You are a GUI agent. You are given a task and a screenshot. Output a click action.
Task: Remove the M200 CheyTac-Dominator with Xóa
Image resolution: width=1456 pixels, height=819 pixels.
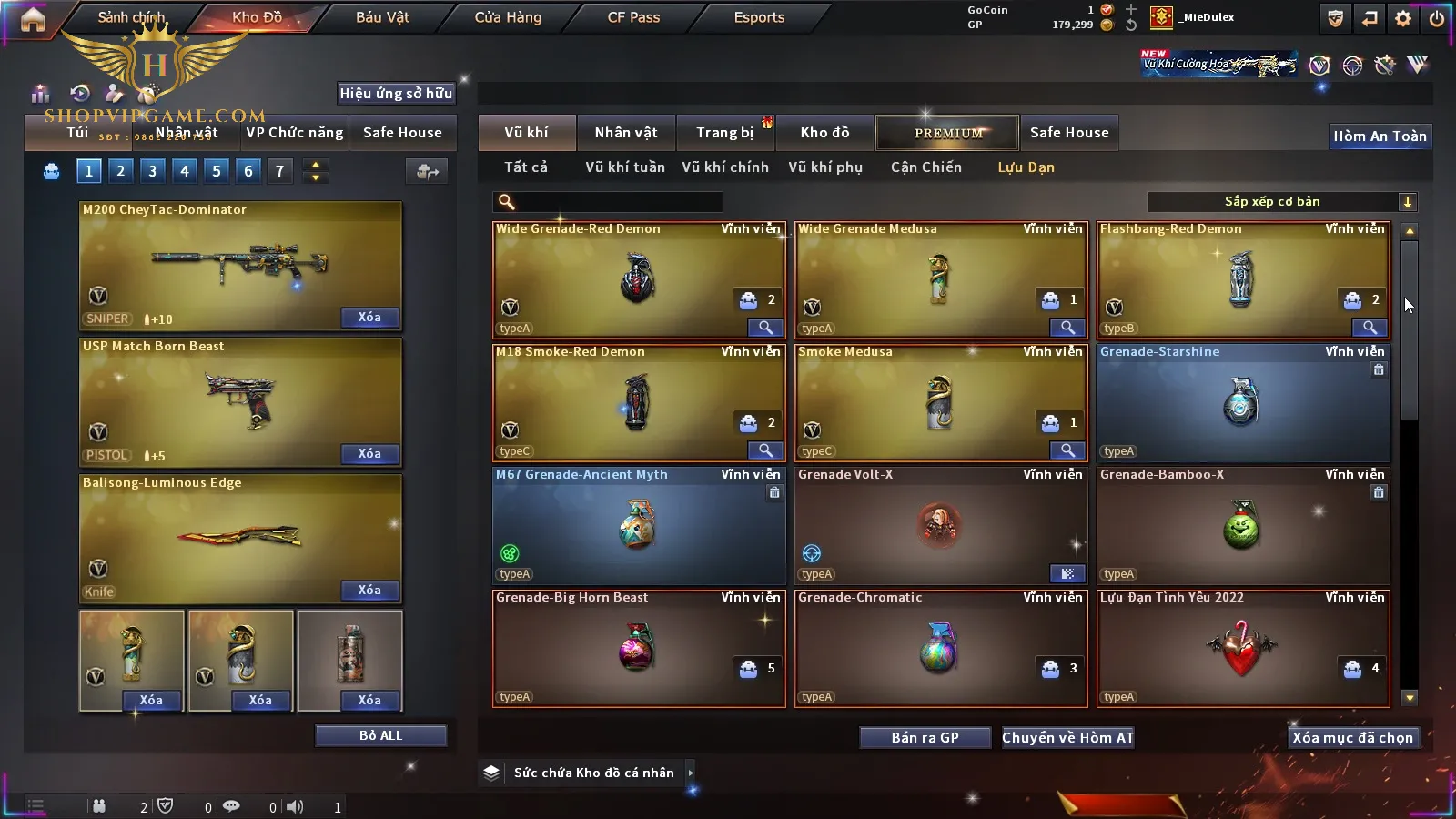369,318
